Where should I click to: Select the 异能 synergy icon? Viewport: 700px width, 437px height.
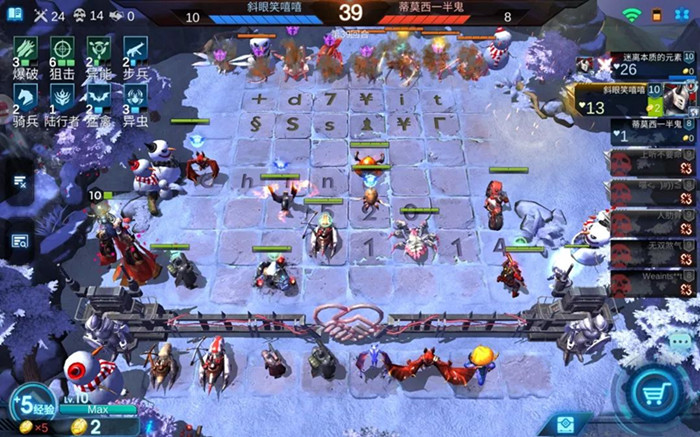pyautogui.click(x=98, y=52)
